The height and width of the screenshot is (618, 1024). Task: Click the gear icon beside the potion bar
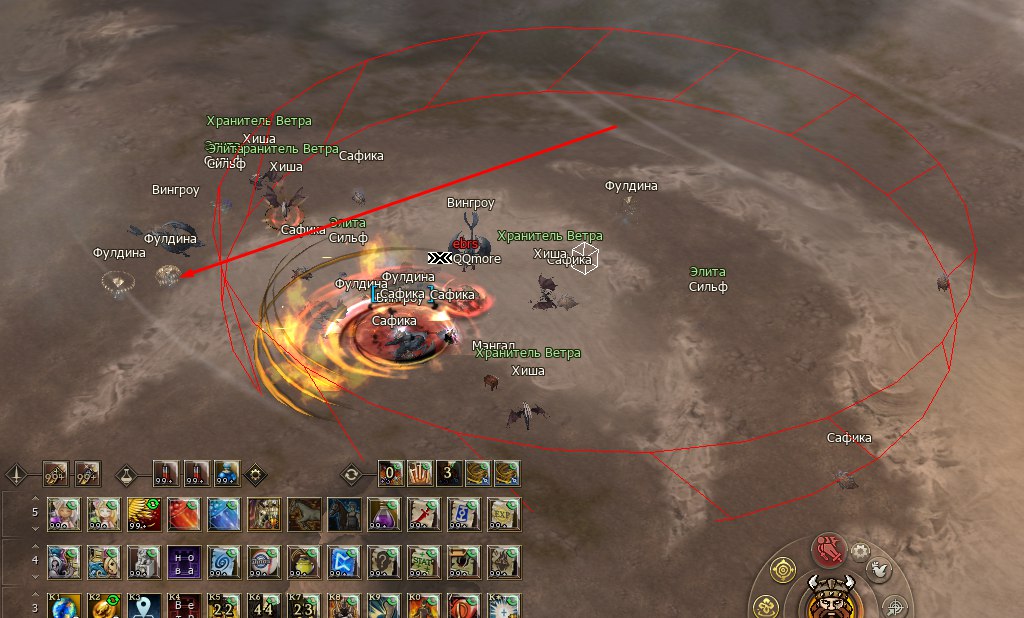(x=255, y=472)
